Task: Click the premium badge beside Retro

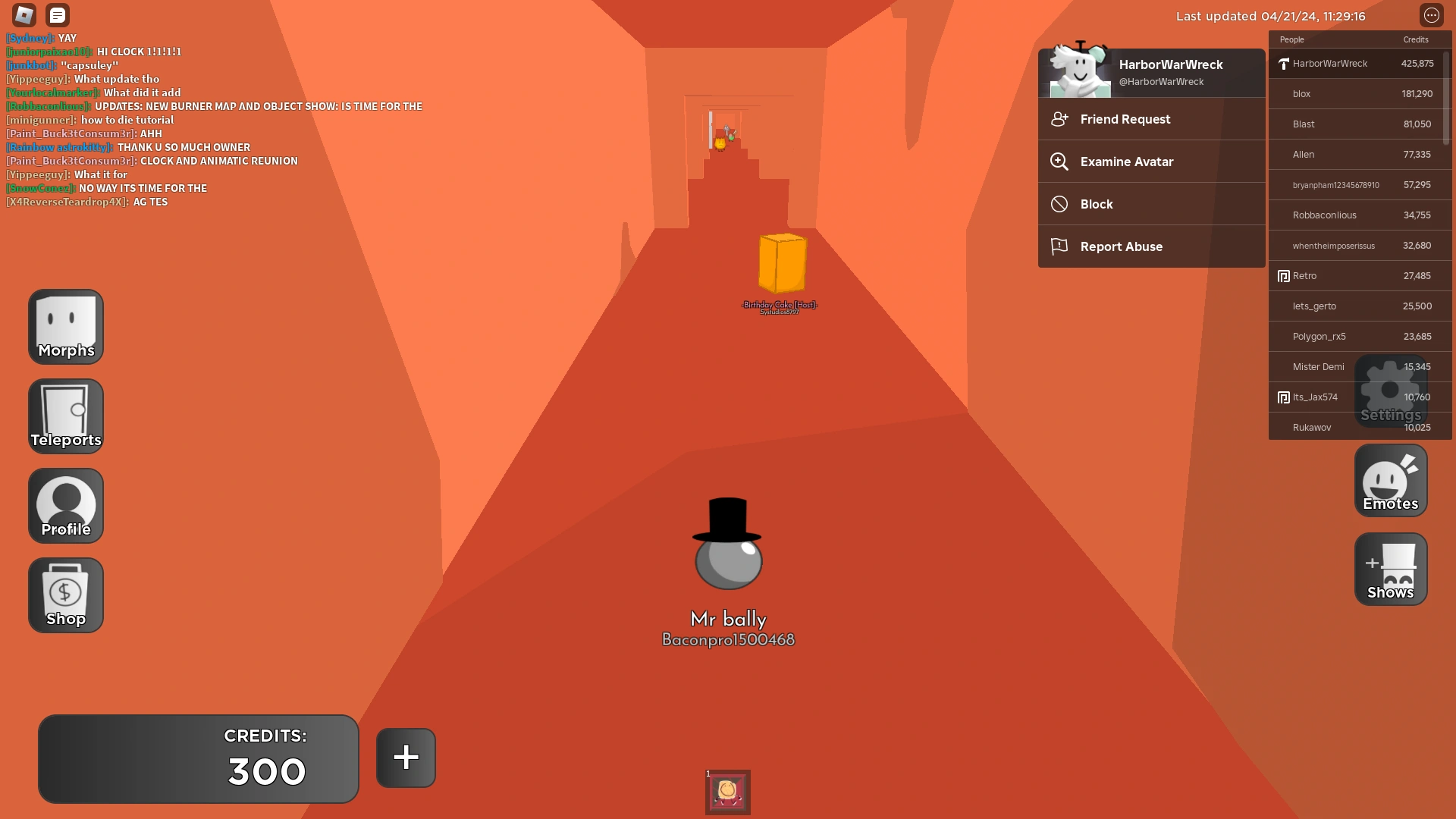Action: click(1283, 276)
